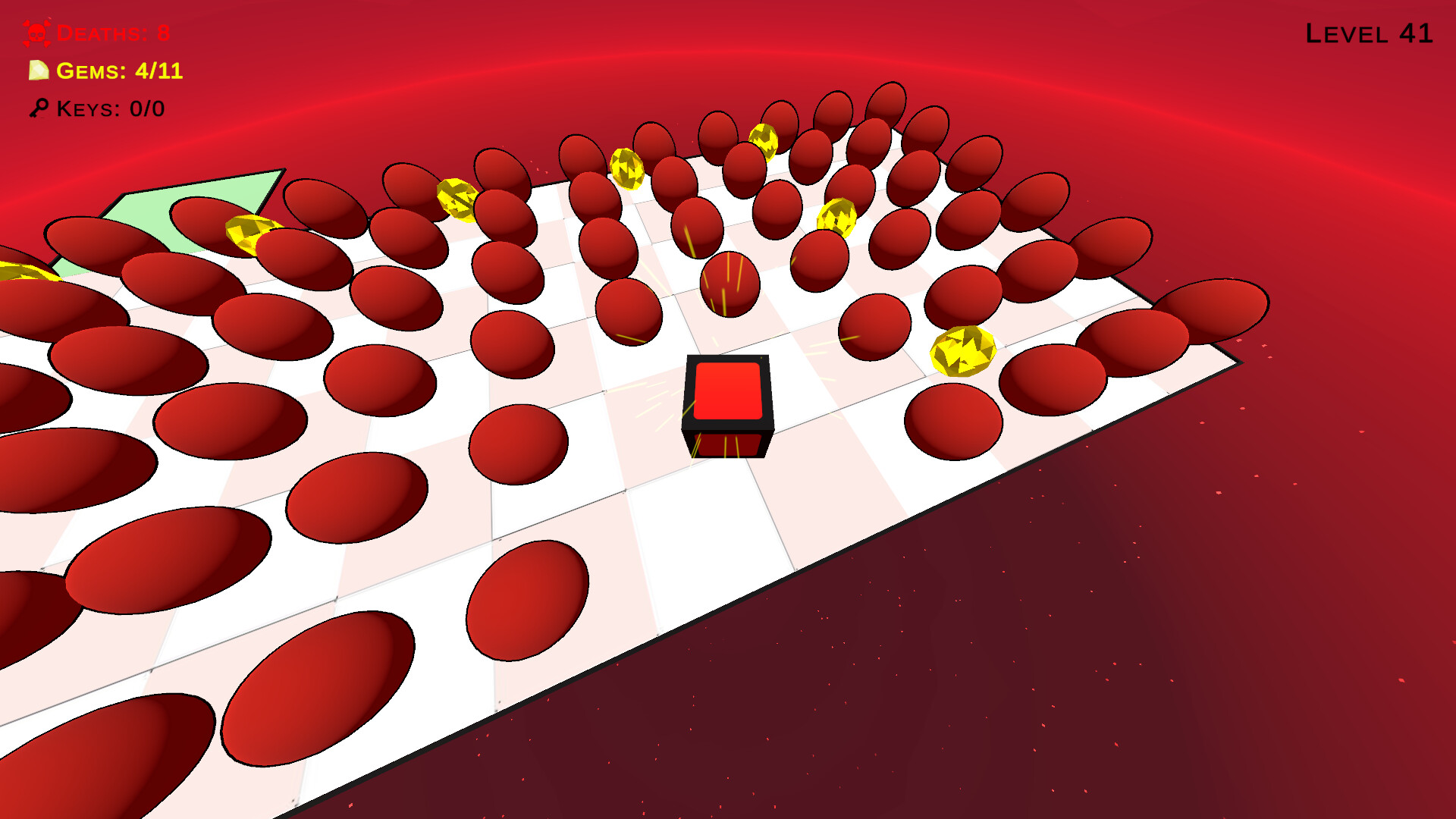The height and width of the screenshot is (819, 1456).
Task: Click the Keys: 0/0 counter text
Action: [x=110, y=108]
